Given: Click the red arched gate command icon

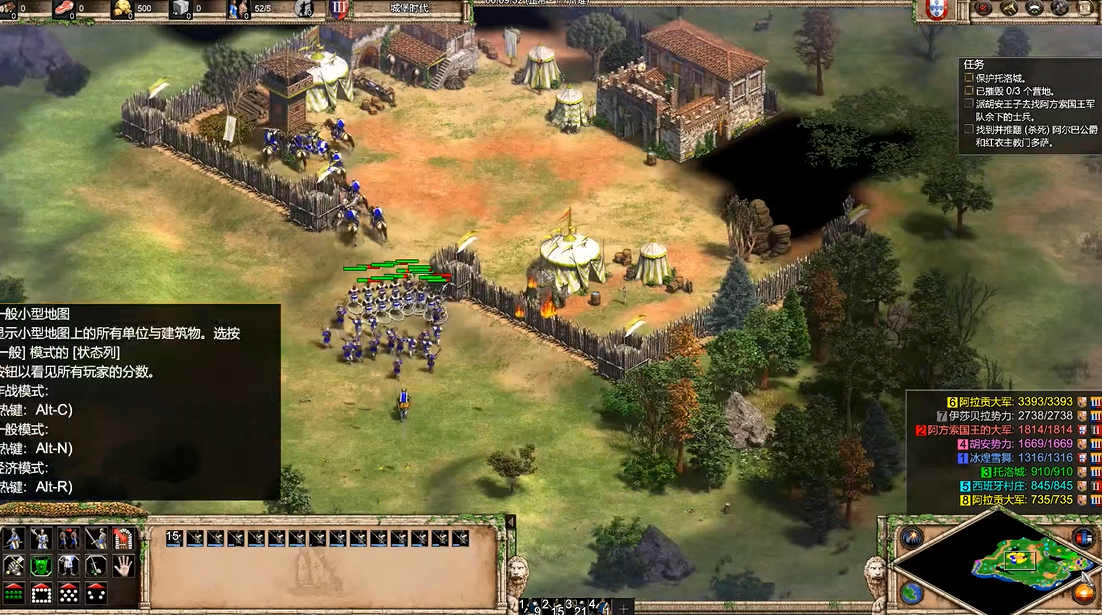Looking at the screenshot, I should pyautogui.click(x=123, y=539).
